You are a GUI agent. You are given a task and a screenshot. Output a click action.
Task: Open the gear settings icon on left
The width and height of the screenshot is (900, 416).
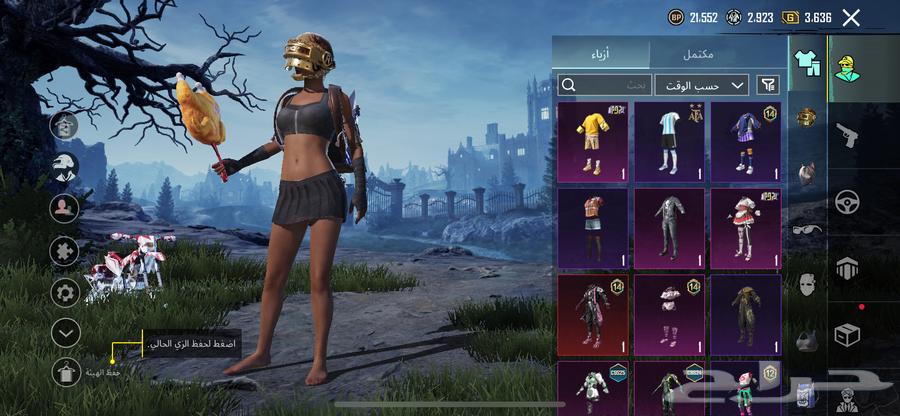[65, 292]
